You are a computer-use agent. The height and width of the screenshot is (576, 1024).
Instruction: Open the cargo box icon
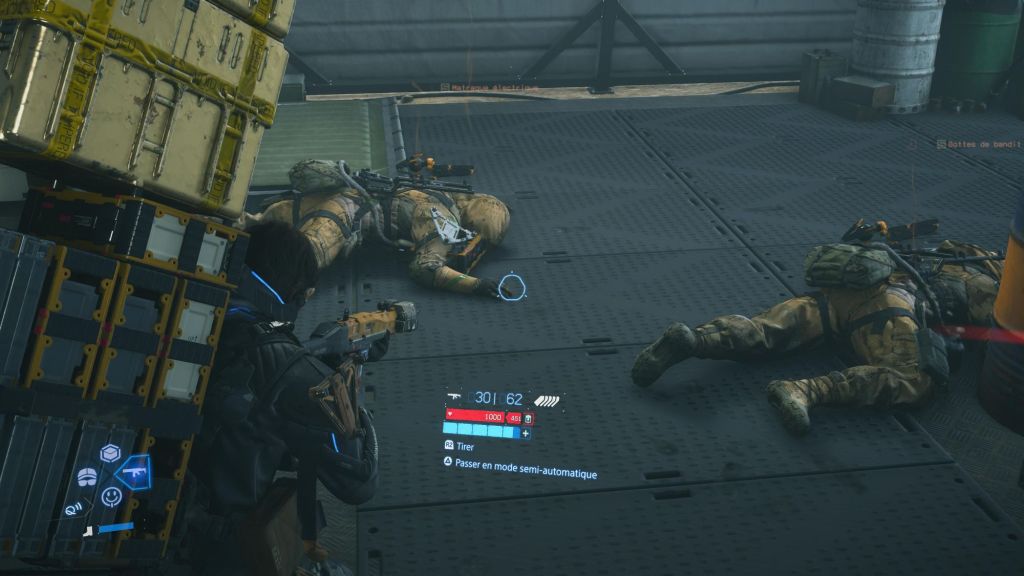pyautogui.click(x=110, y=453)
